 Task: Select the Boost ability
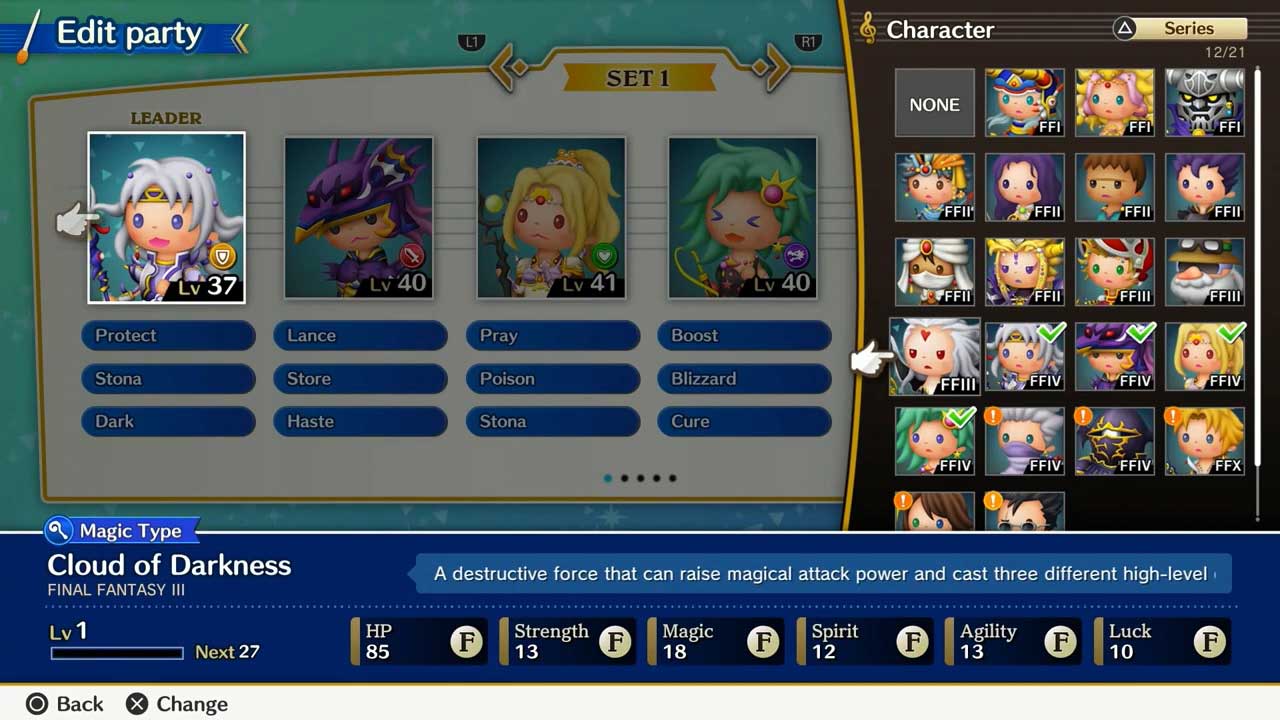point(744,335)
